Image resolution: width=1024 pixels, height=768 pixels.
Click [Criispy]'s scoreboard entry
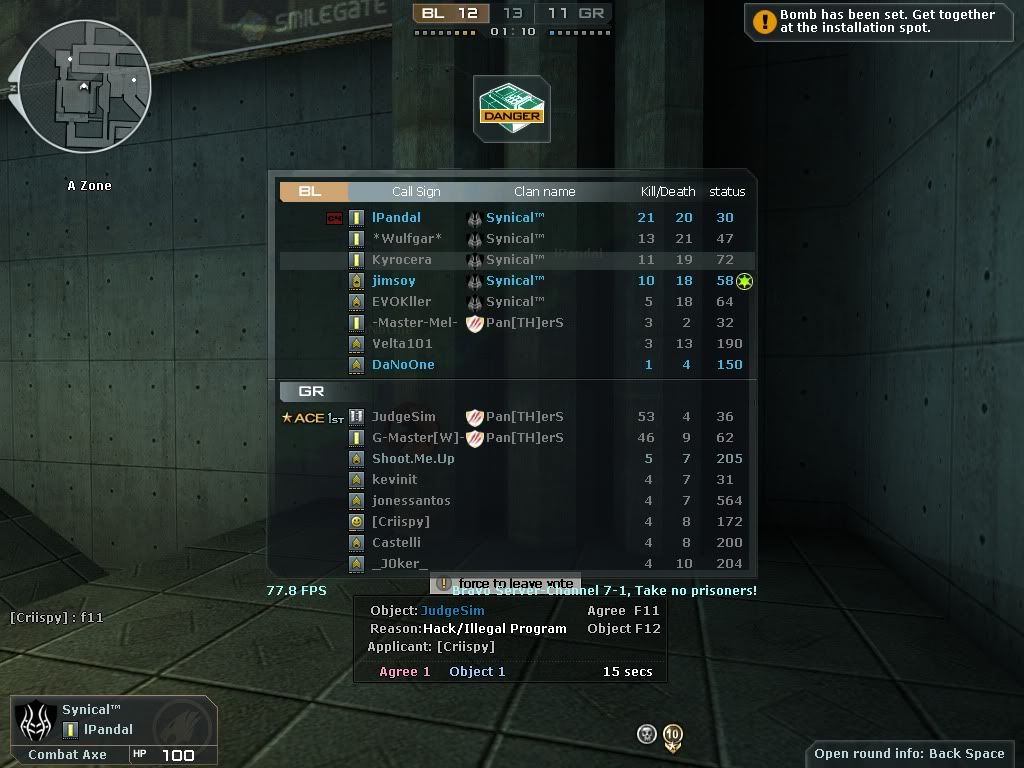(400, 522)
